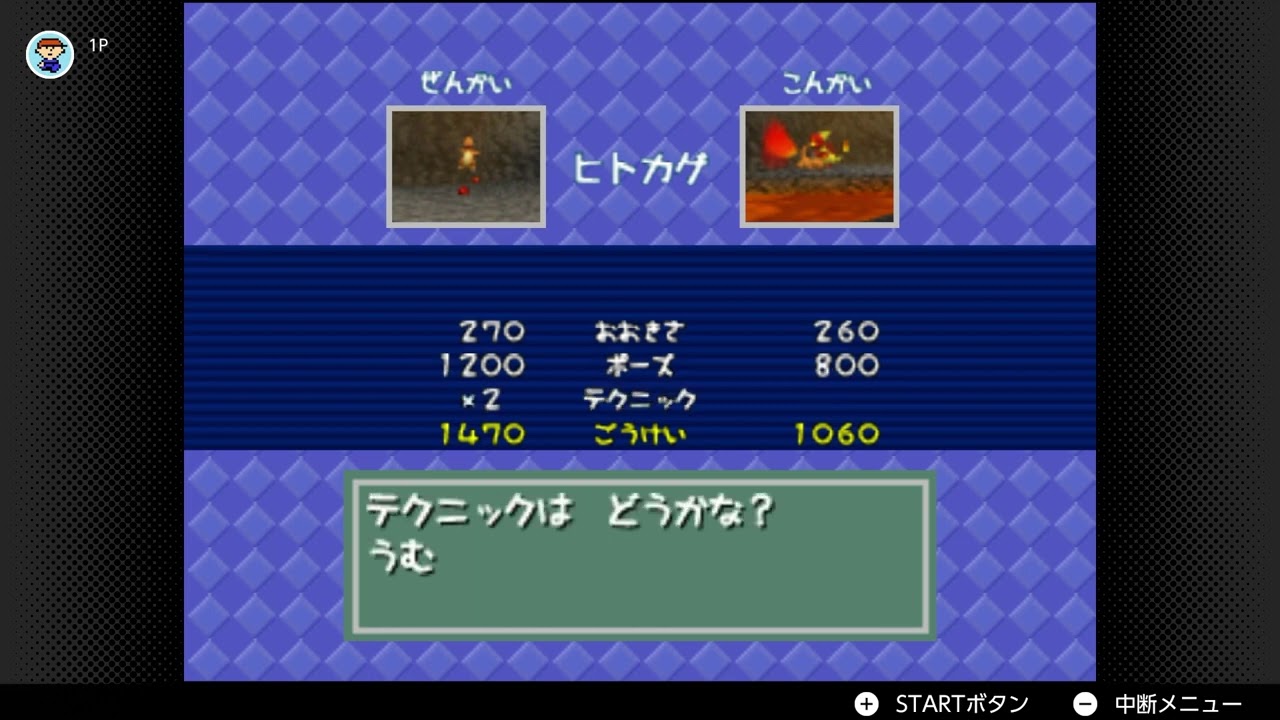Click the 1P player avatar icon

pyautogui.click(x=49, y=54)
